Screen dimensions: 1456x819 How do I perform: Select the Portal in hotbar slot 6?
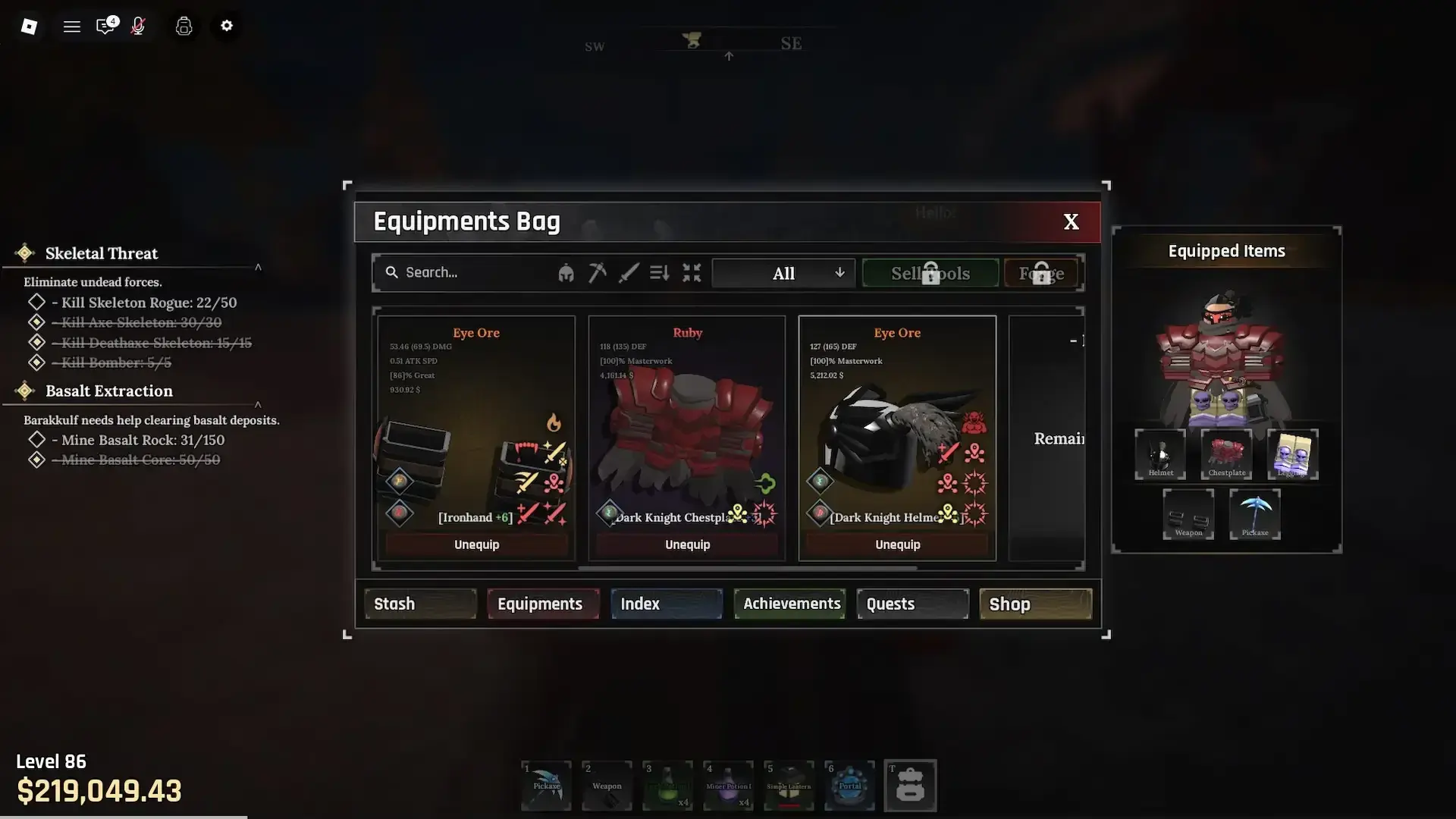(x=849, y=786)
